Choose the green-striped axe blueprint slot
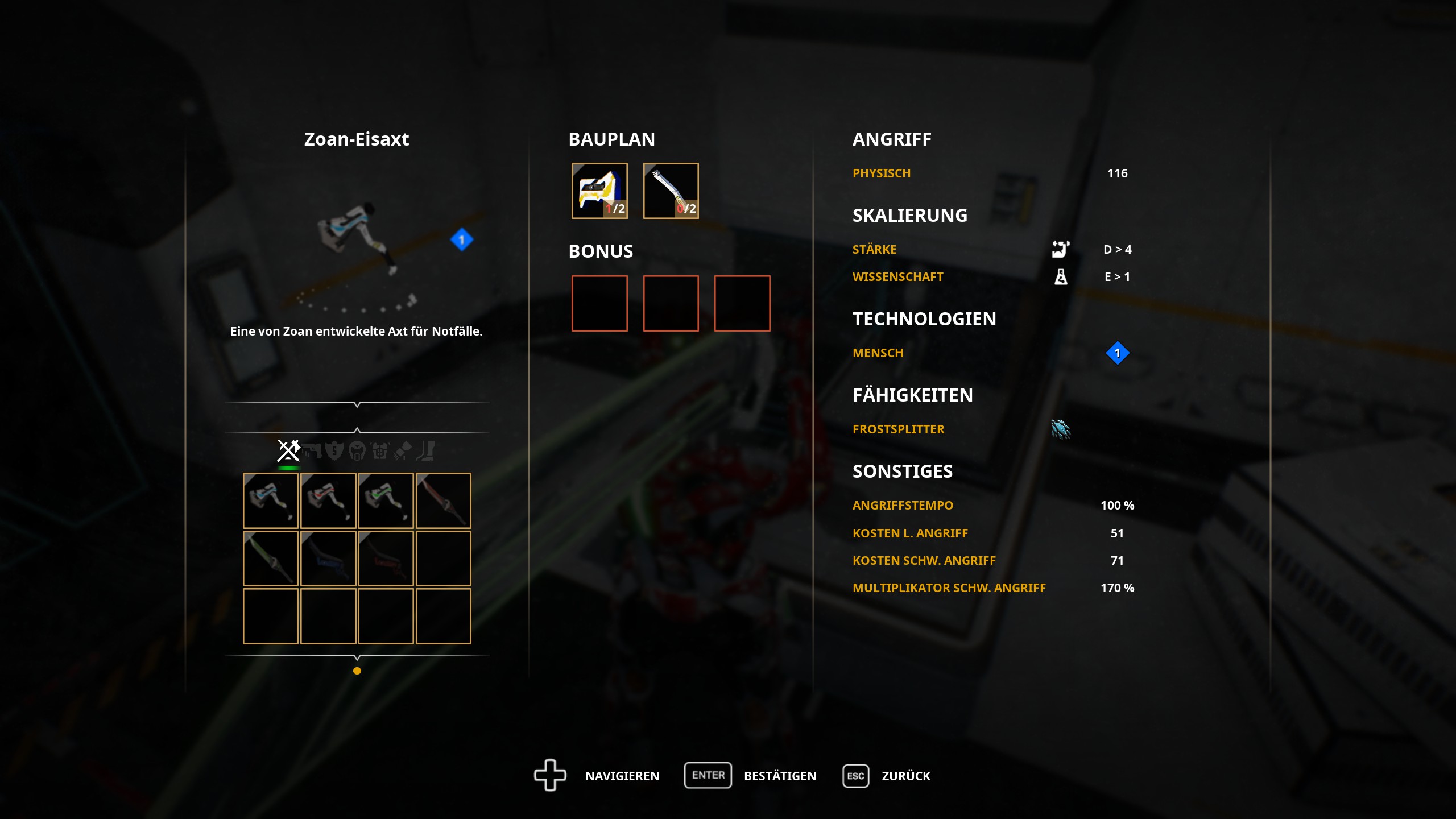 [386, 500]
